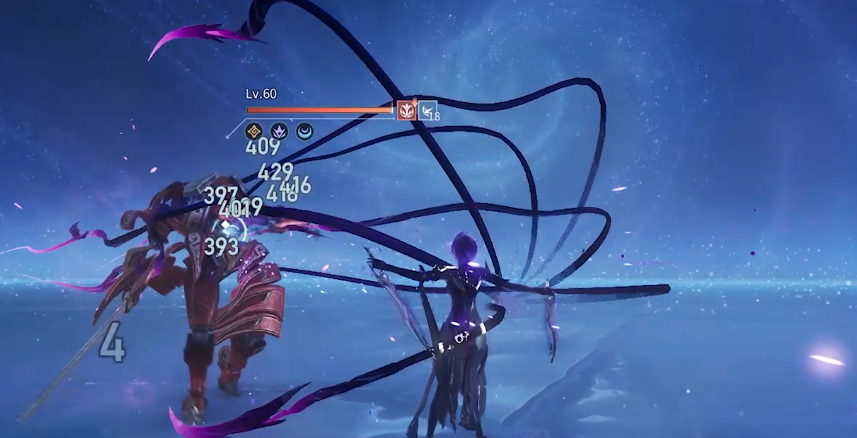The image size is (857, 438).
Task: Click the red flame weakness icon
Action: (406, 110)
